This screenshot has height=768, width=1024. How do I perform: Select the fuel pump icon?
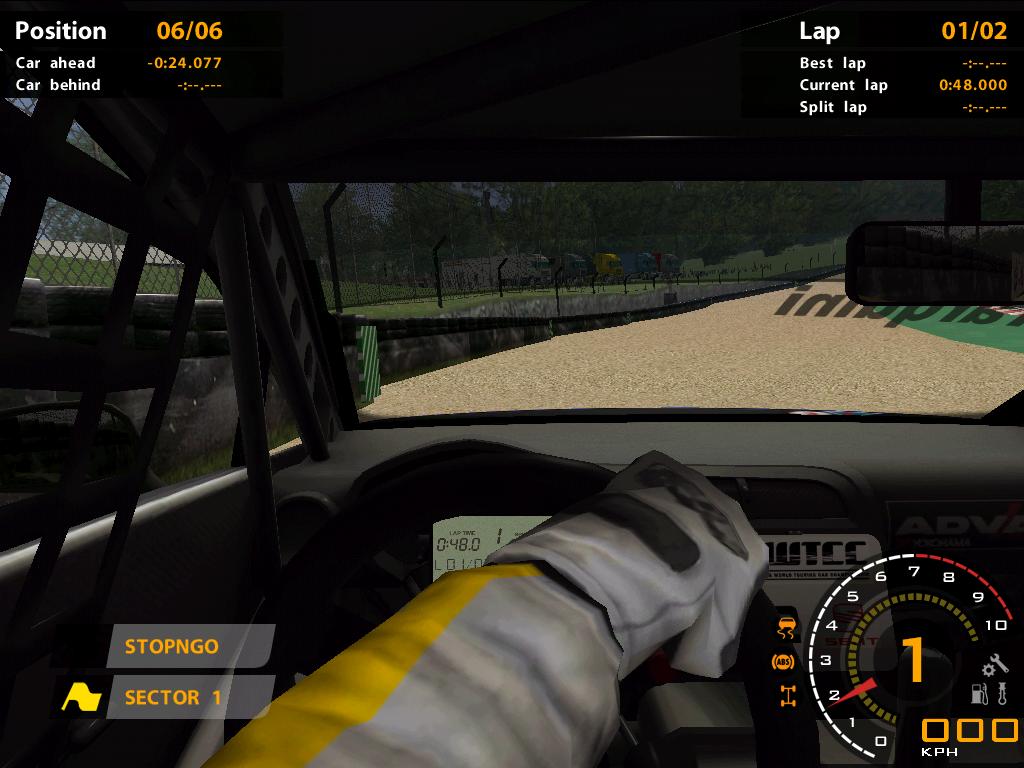(x=980, y=693)
